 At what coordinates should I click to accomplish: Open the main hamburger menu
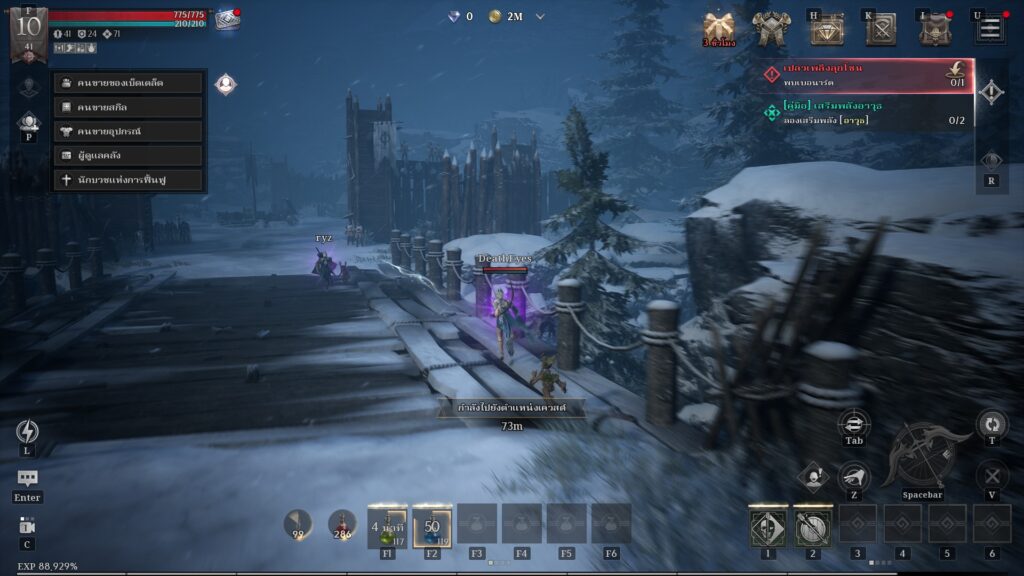(x=990, y=28)
